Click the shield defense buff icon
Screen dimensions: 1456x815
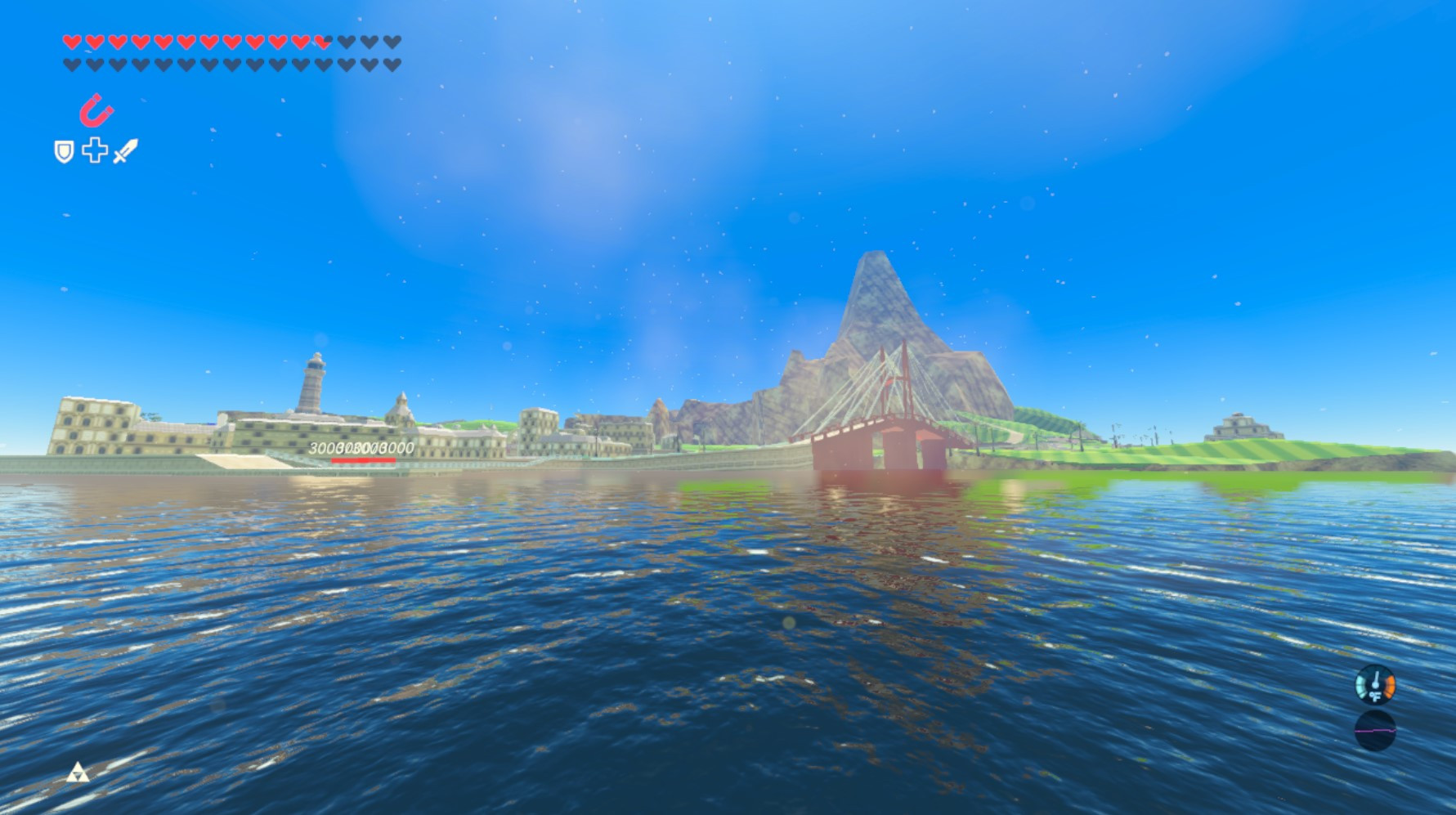[x=63, y=151]
